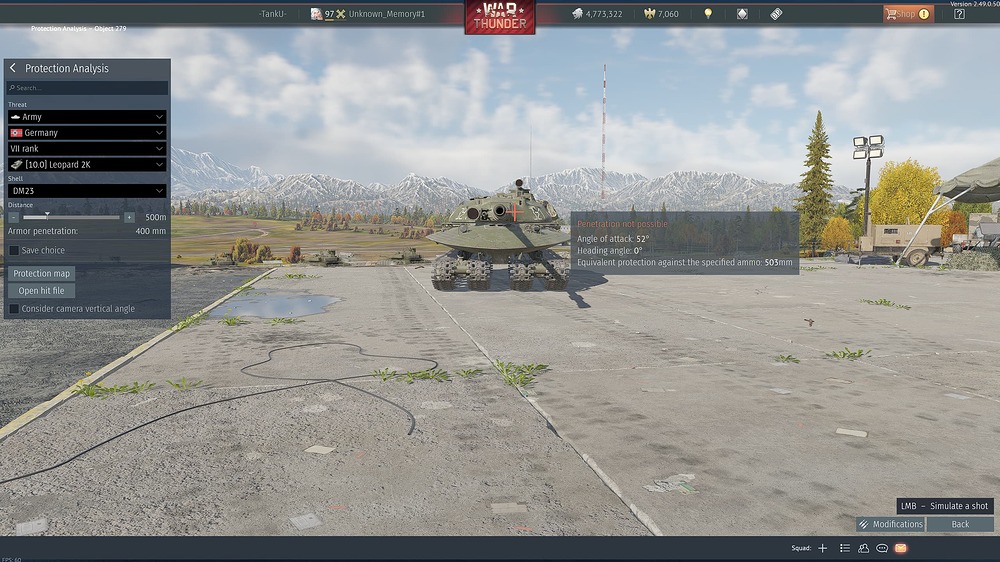Open the Leopard 2K vehicle dropdown
Image resolution: width=1000 pixels, height=562 pixels.
[86, 165]
